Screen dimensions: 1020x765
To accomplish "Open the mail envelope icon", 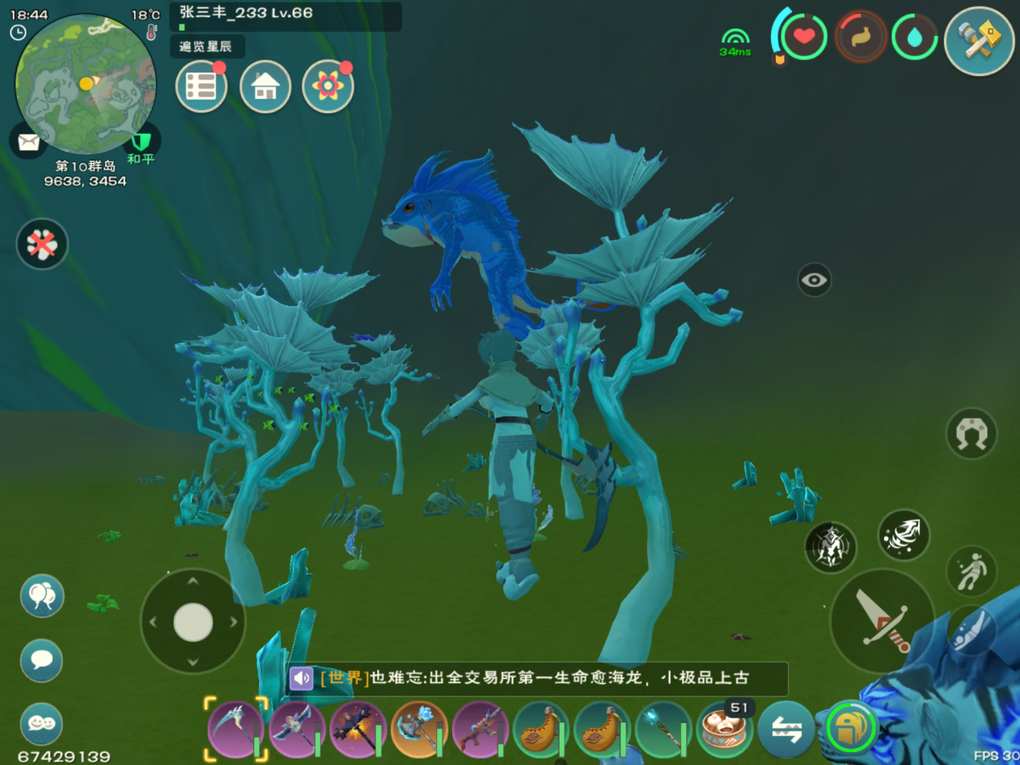I will point(27,141).
